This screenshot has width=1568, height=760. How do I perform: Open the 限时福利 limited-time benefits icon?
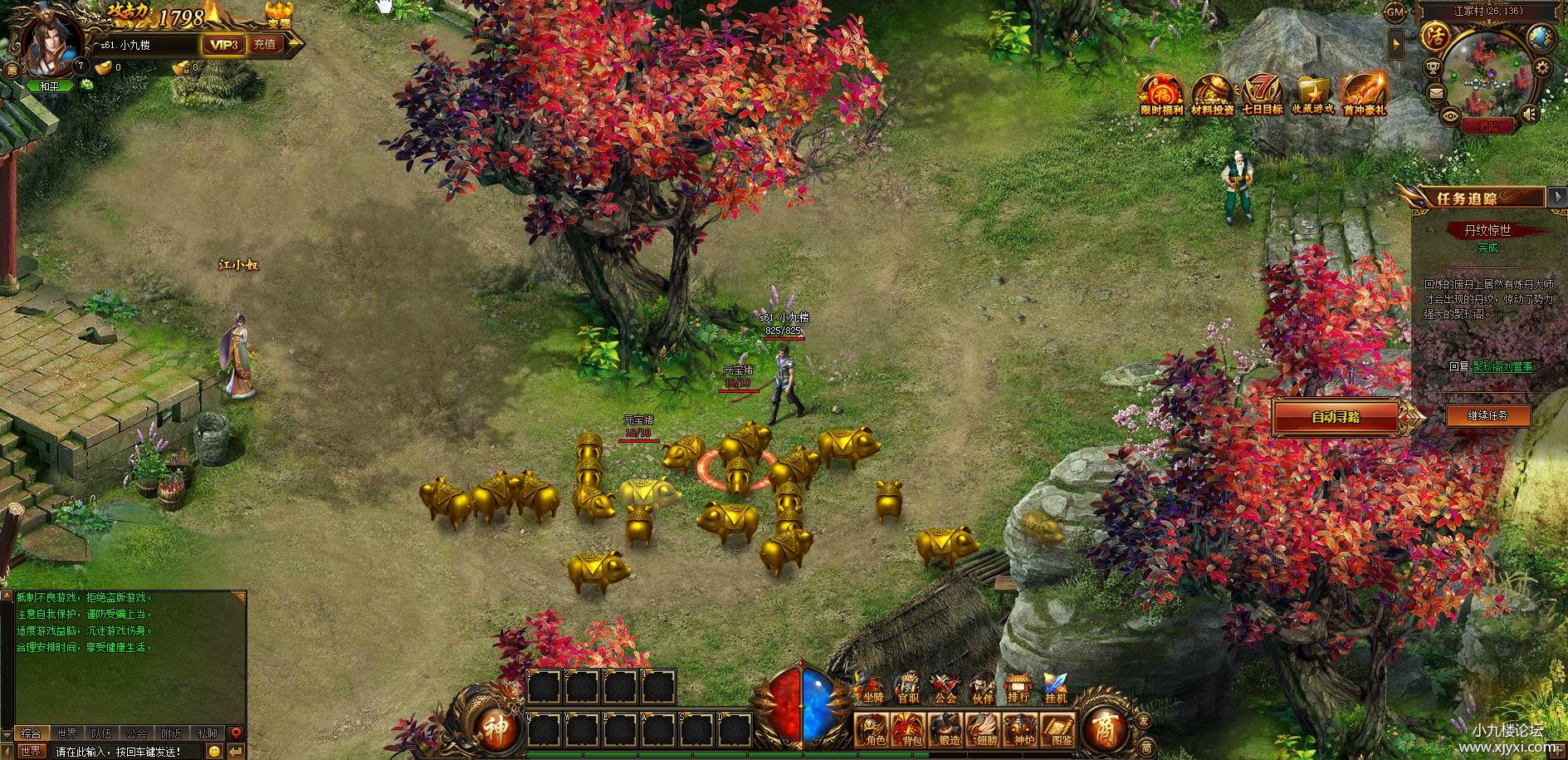coord(1160,96)
